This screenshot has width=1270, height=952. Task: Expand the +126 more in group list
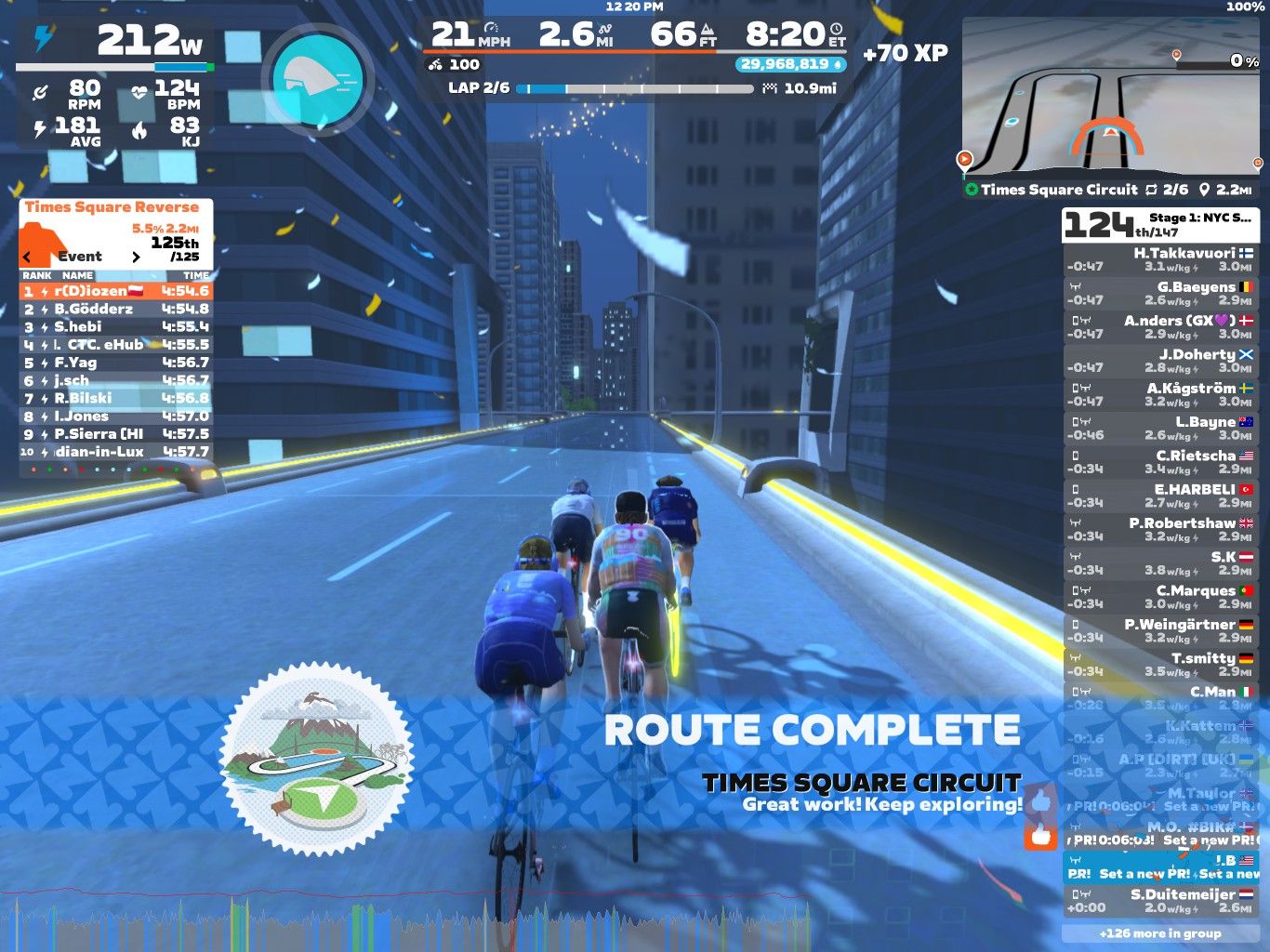click(1160, 933)
